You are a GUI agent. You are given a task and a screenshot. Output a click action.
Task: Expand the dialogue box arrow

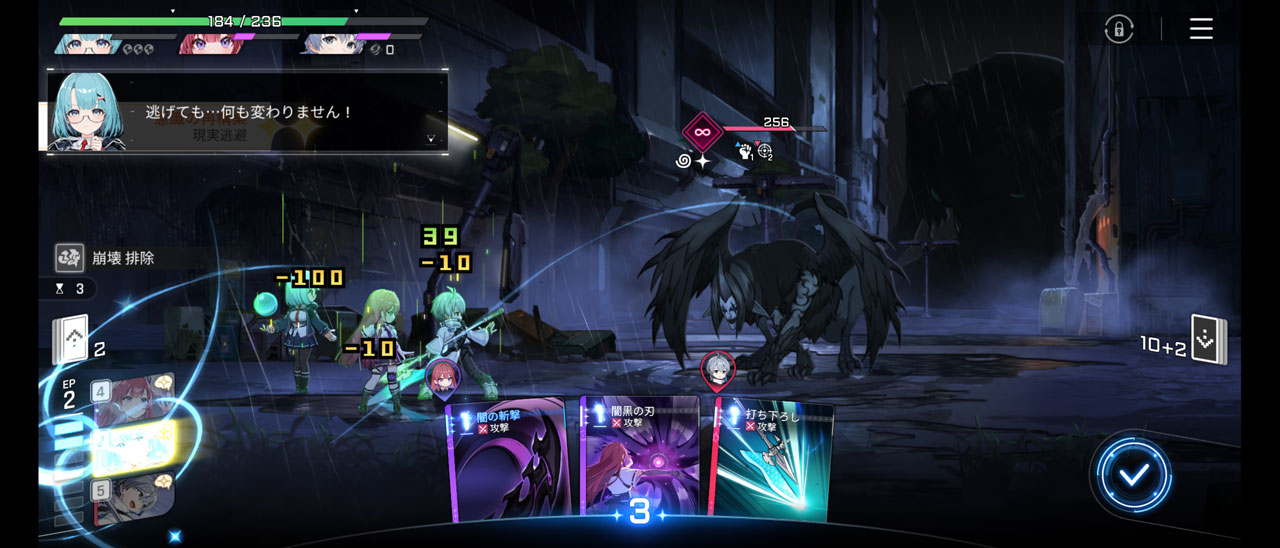coord(431,139)
